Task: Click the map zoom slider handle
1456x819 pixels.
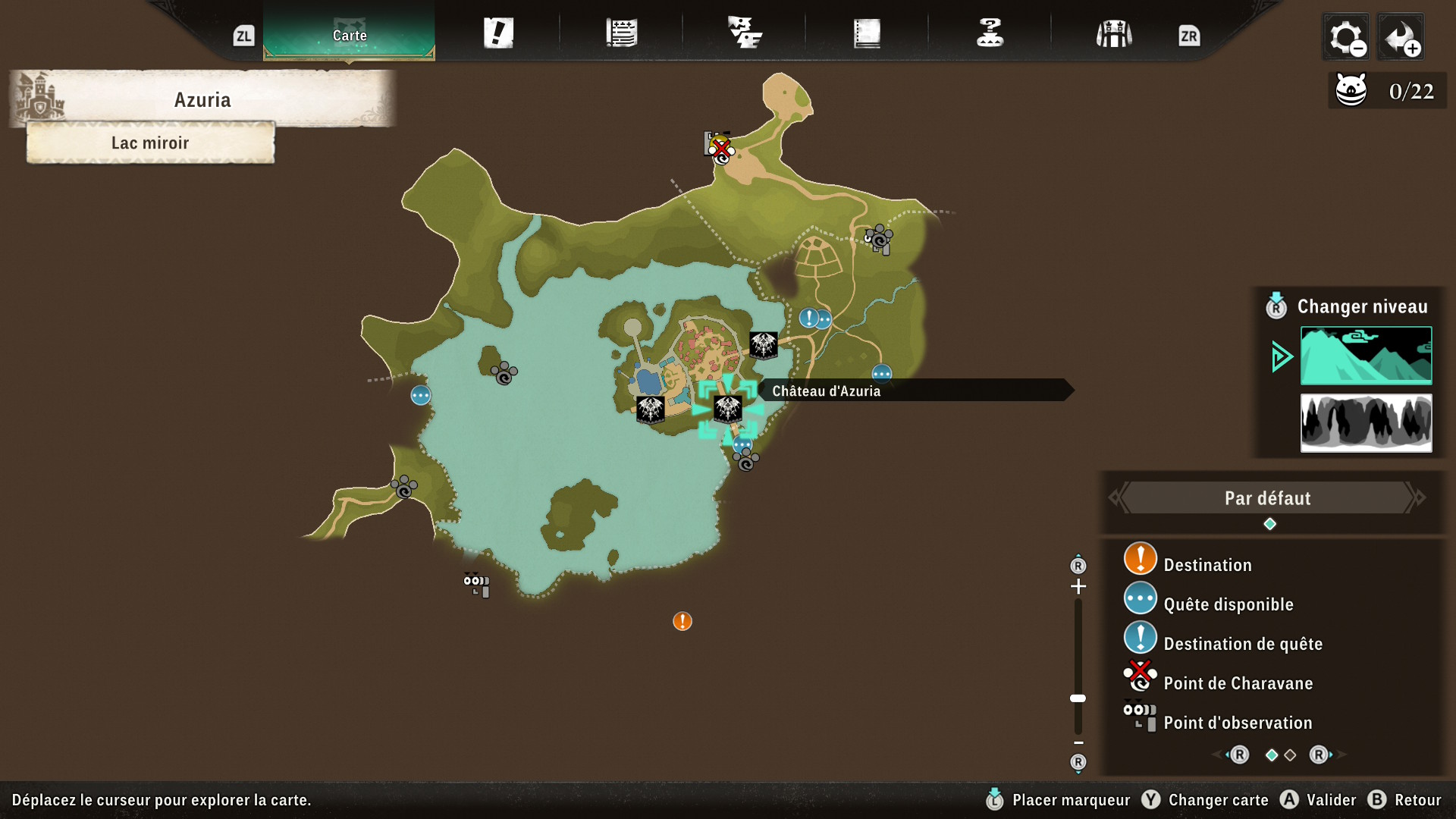Action: click(1078, 698)
